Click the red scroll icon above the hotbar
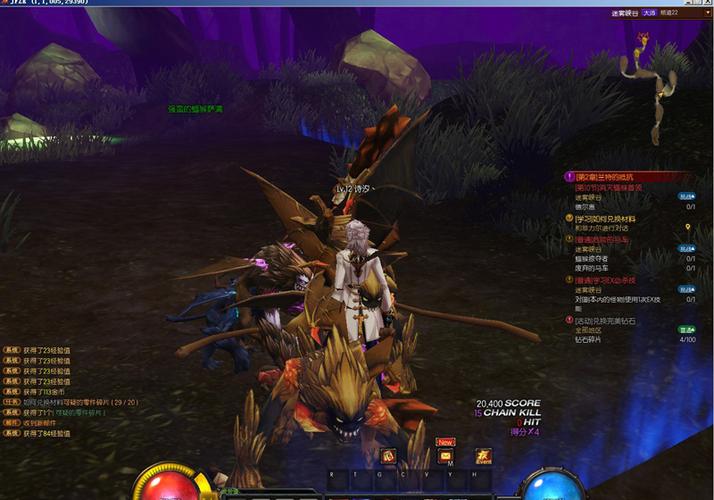The height and width of the screenshot is (500, 714). coord(388,457)
